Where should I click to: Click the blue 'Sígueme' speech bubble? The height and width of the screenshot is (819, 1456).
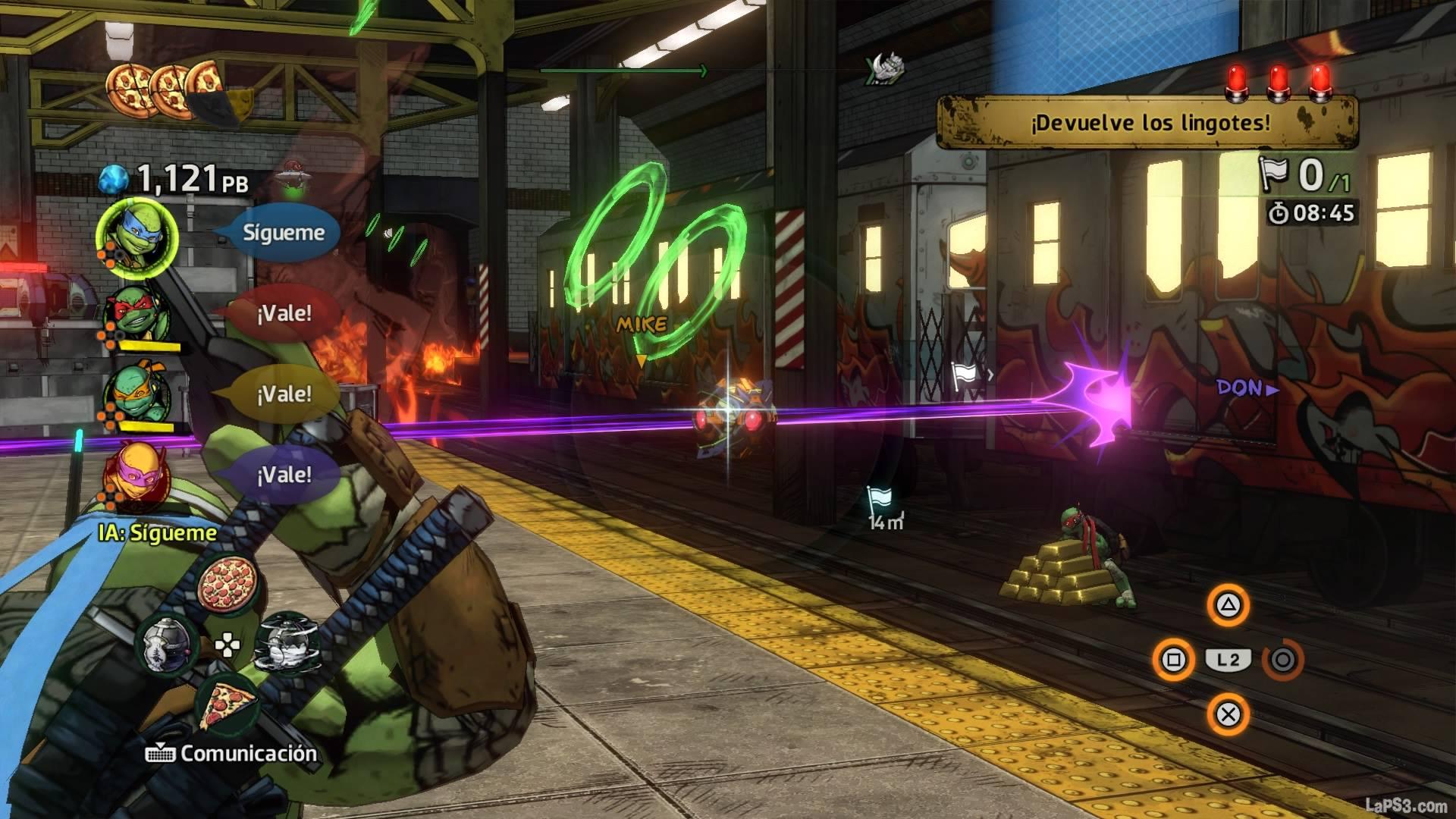click(283, 233)
